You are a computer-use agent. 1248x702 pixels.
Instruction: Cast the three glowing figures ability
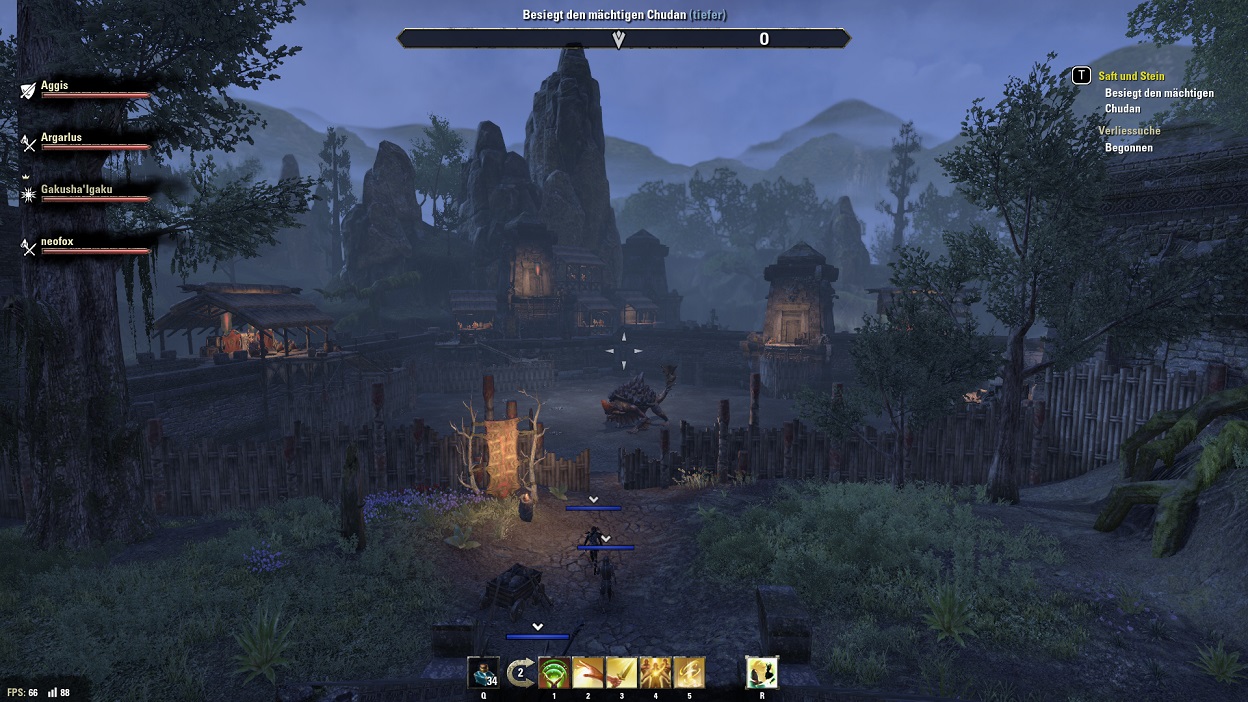tap(656, 672)
